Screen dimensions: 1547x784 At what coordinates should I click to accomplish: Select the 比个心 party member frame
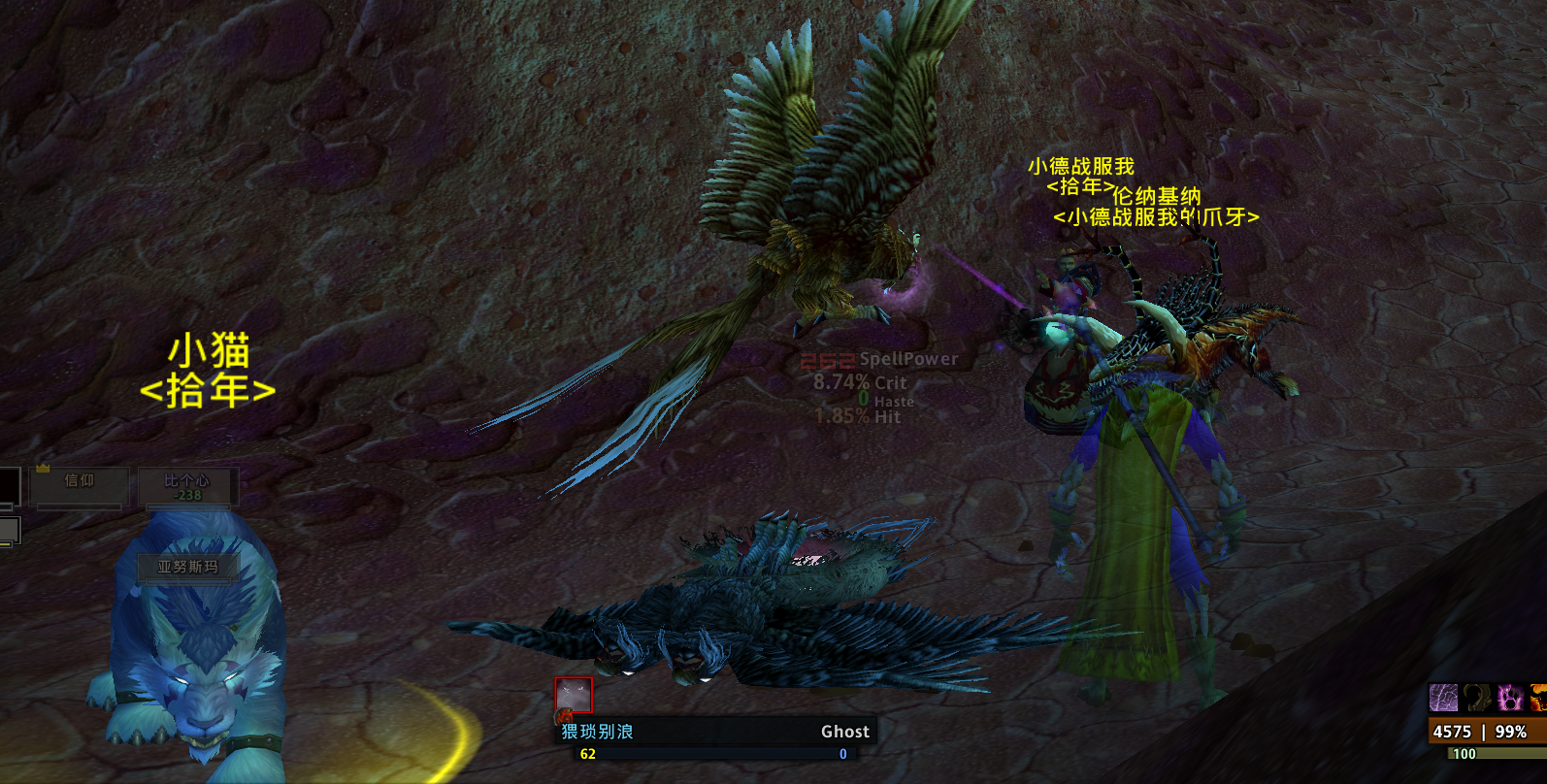coord(187,486)
